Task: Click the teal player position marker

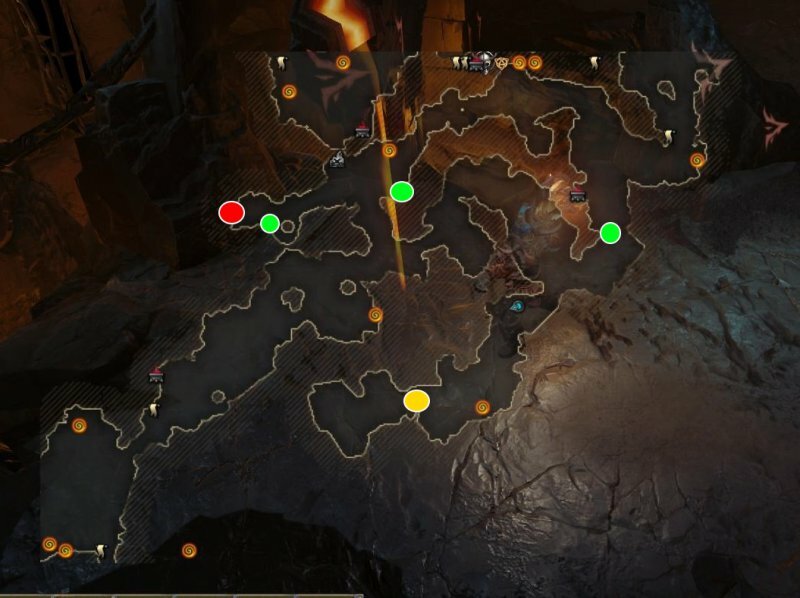Action: point(516,308)
